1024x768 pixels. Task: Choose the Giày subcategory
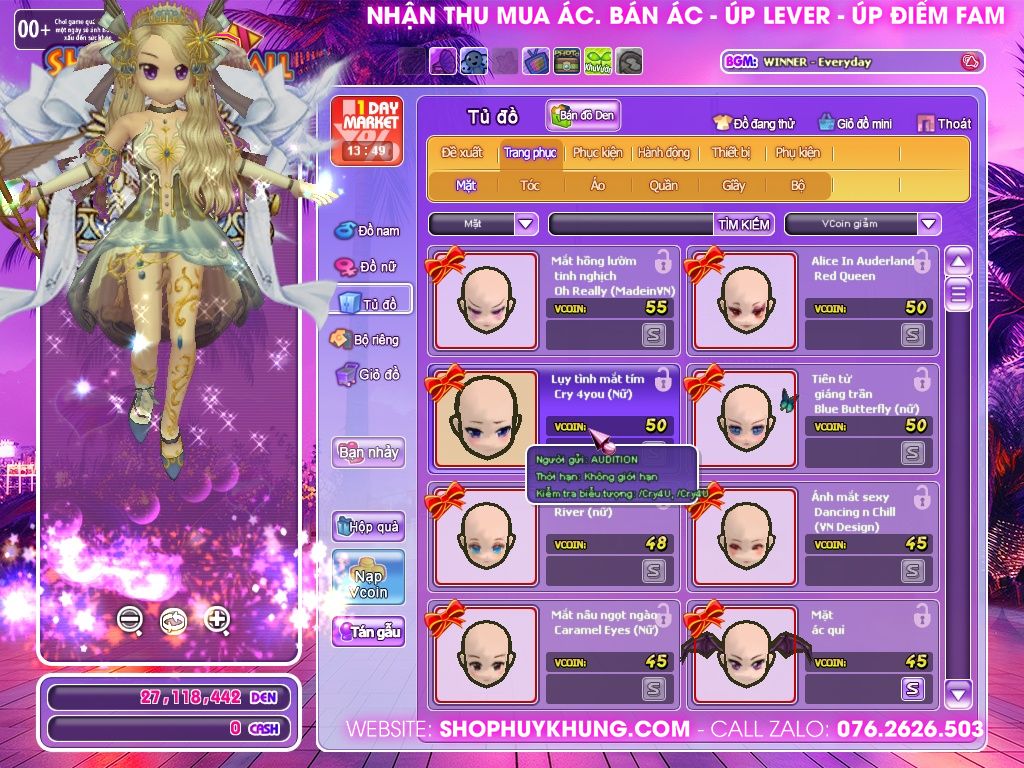[733, 185]
